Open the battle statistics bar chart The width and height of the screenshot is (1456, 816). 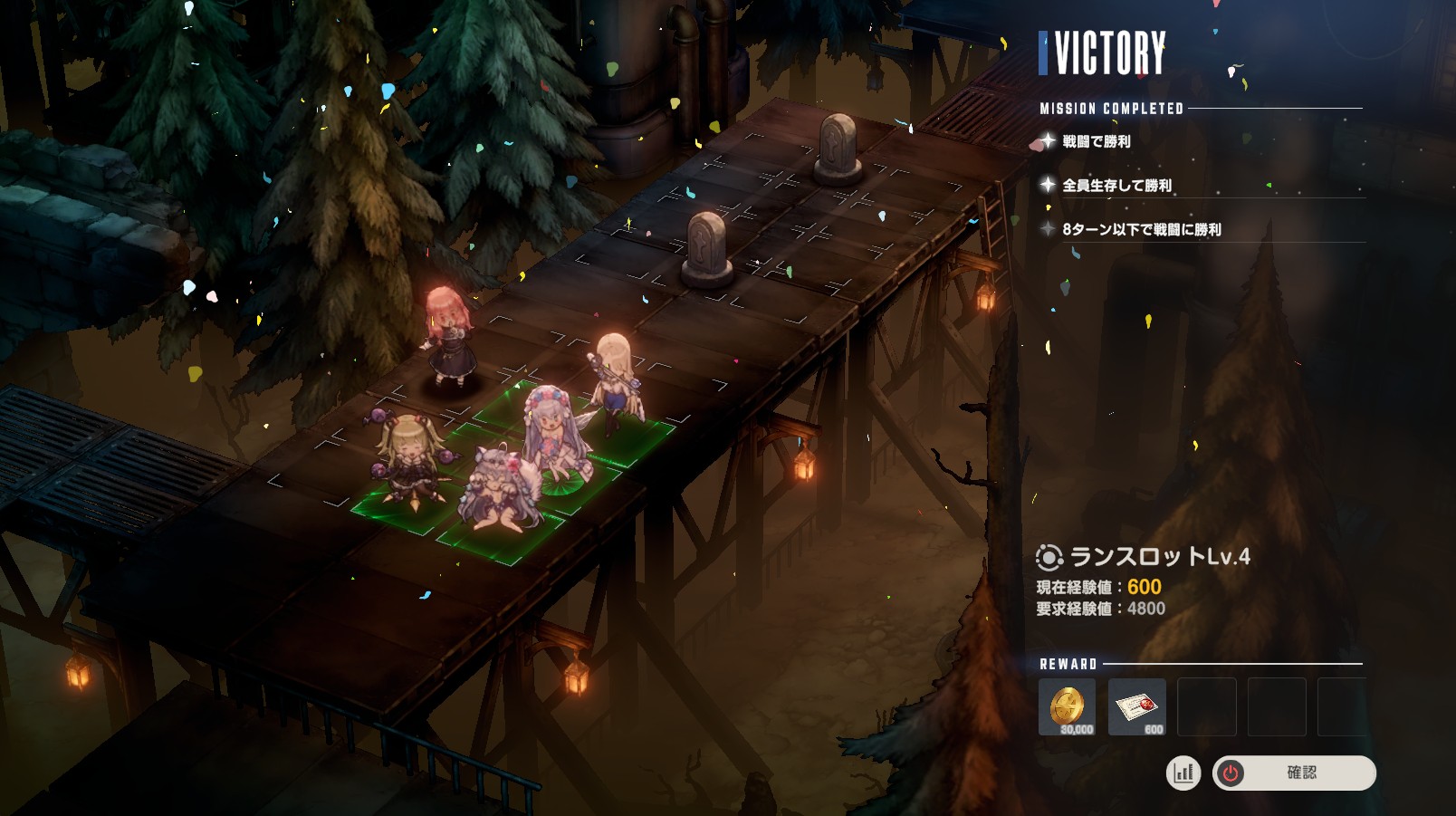pyautogui.click(x=1183, y=773)
